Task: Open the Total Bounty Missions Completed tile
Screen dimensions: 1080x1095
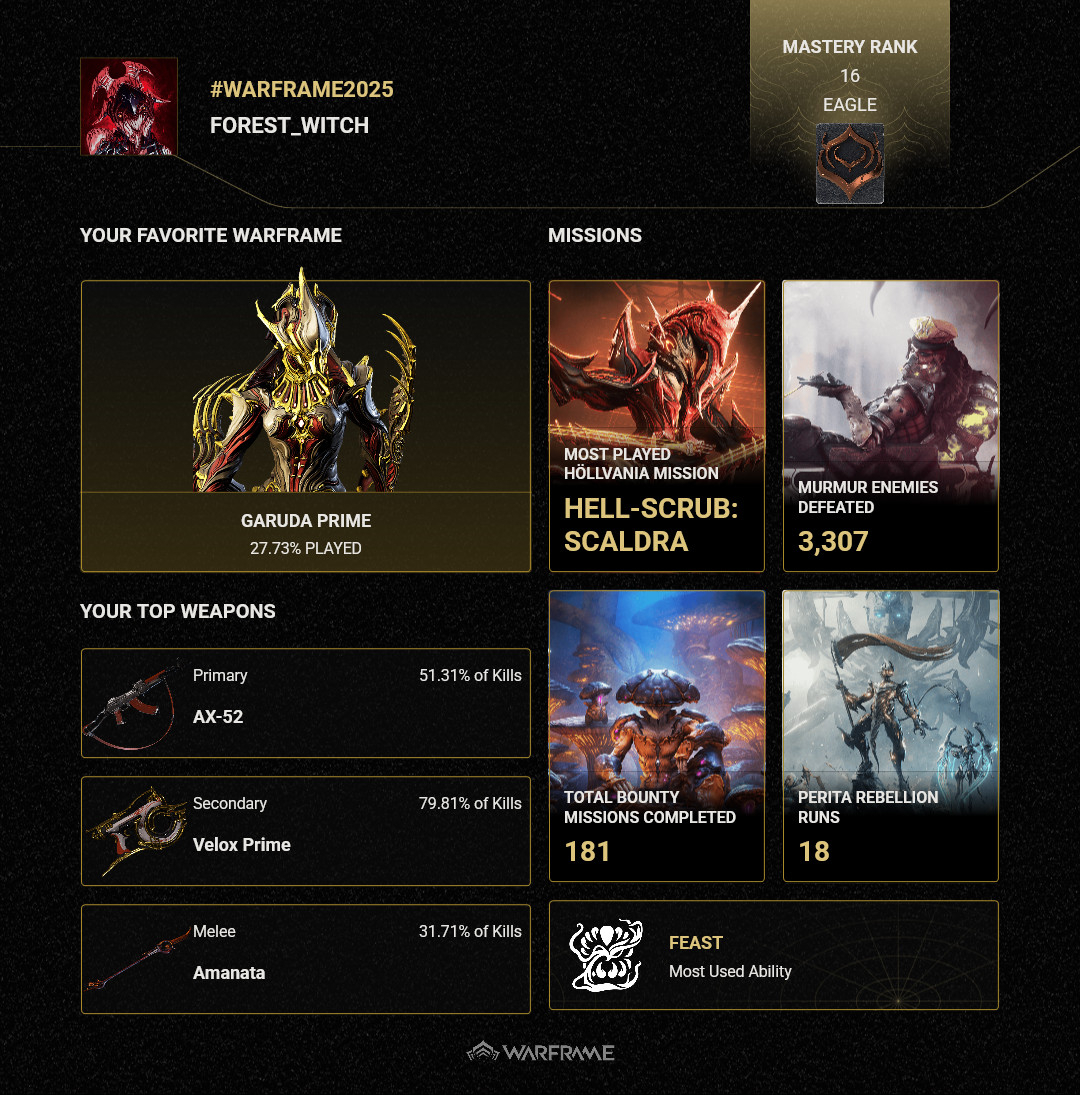Action: coord(656,736)
